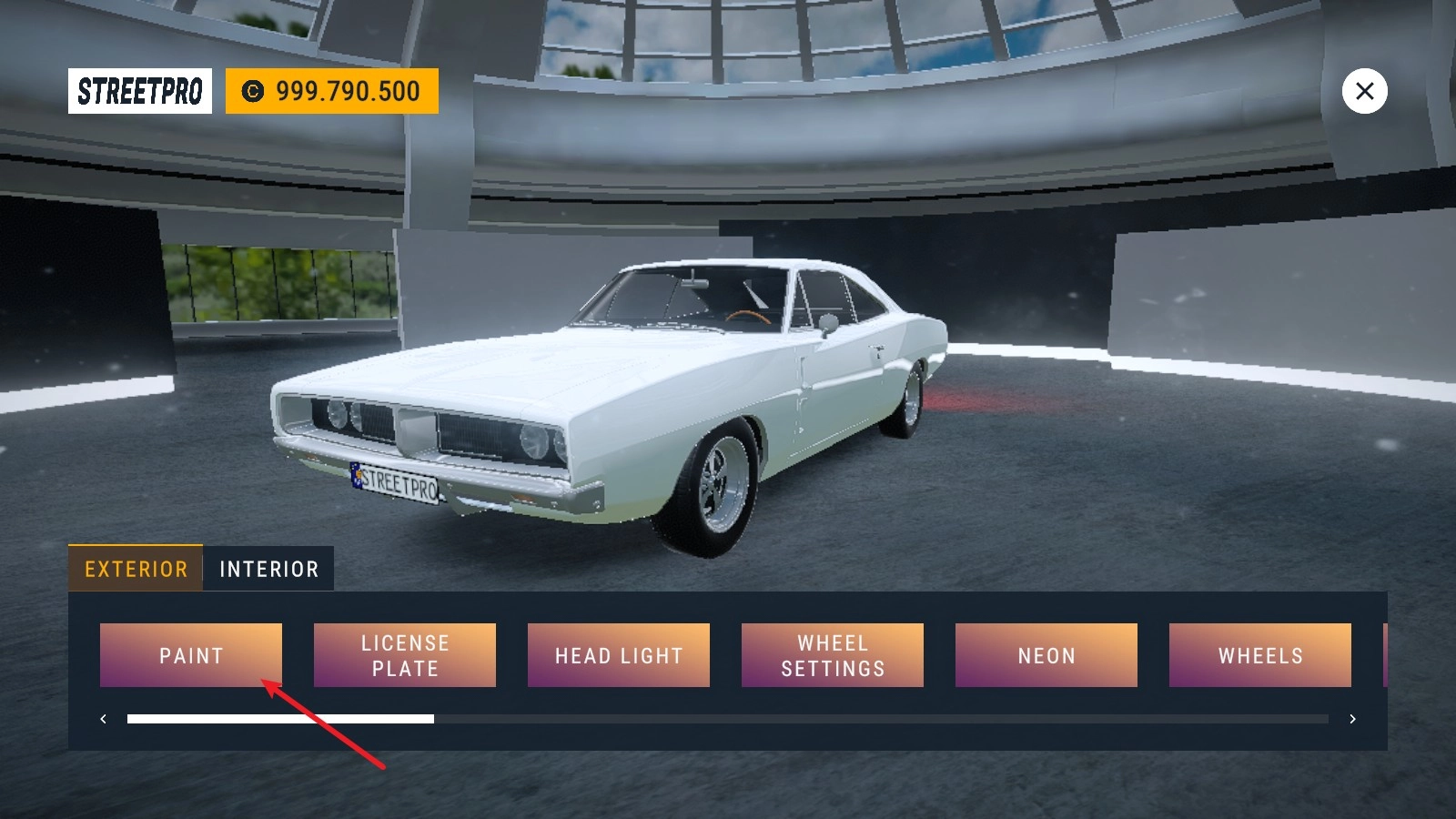Open the Paint customization option
The image size is (1456, 819).
[191, 655]
